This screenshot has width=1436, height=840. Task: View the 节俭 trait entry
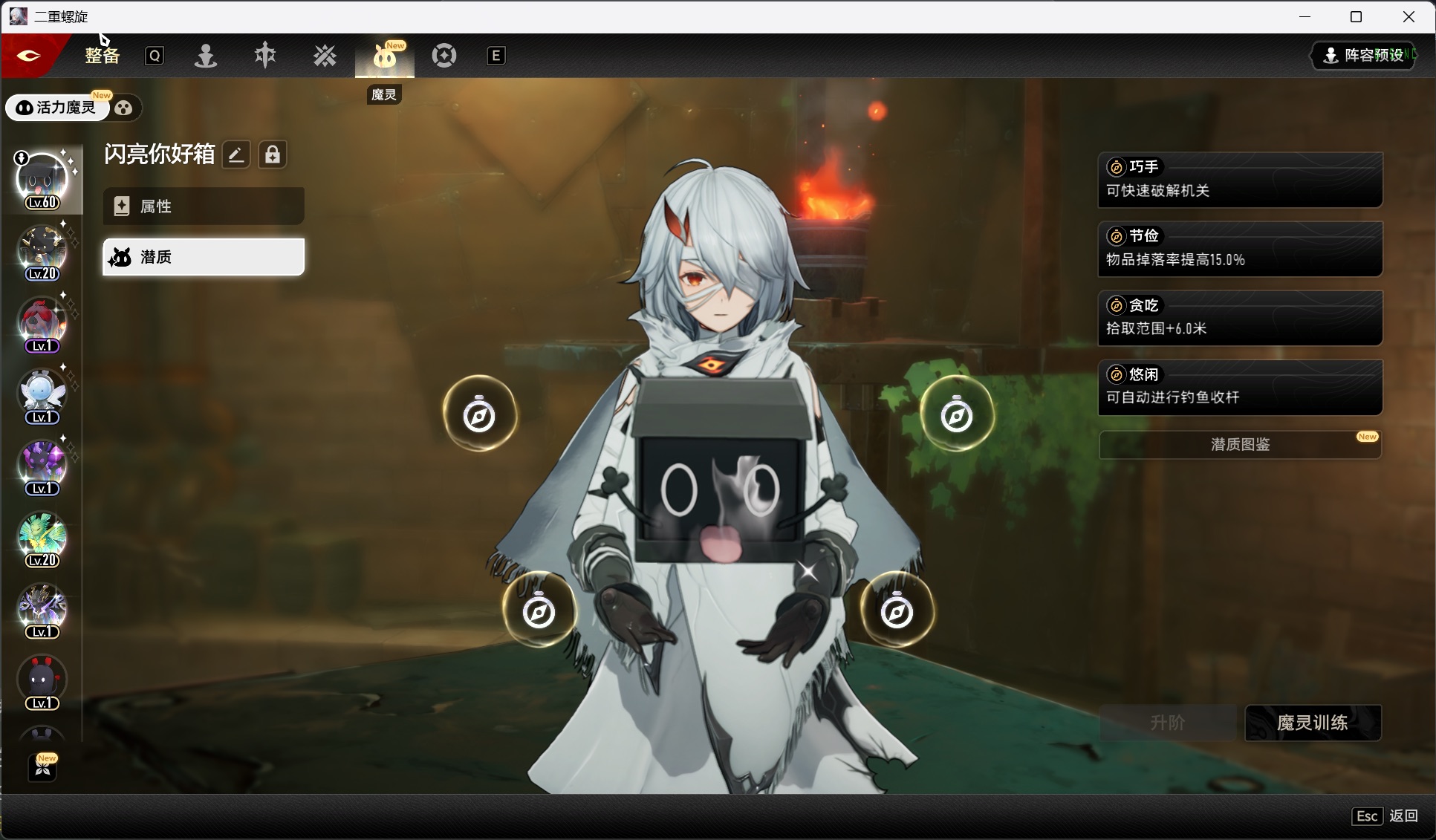pyautogui.click(x=1239, y=249)
